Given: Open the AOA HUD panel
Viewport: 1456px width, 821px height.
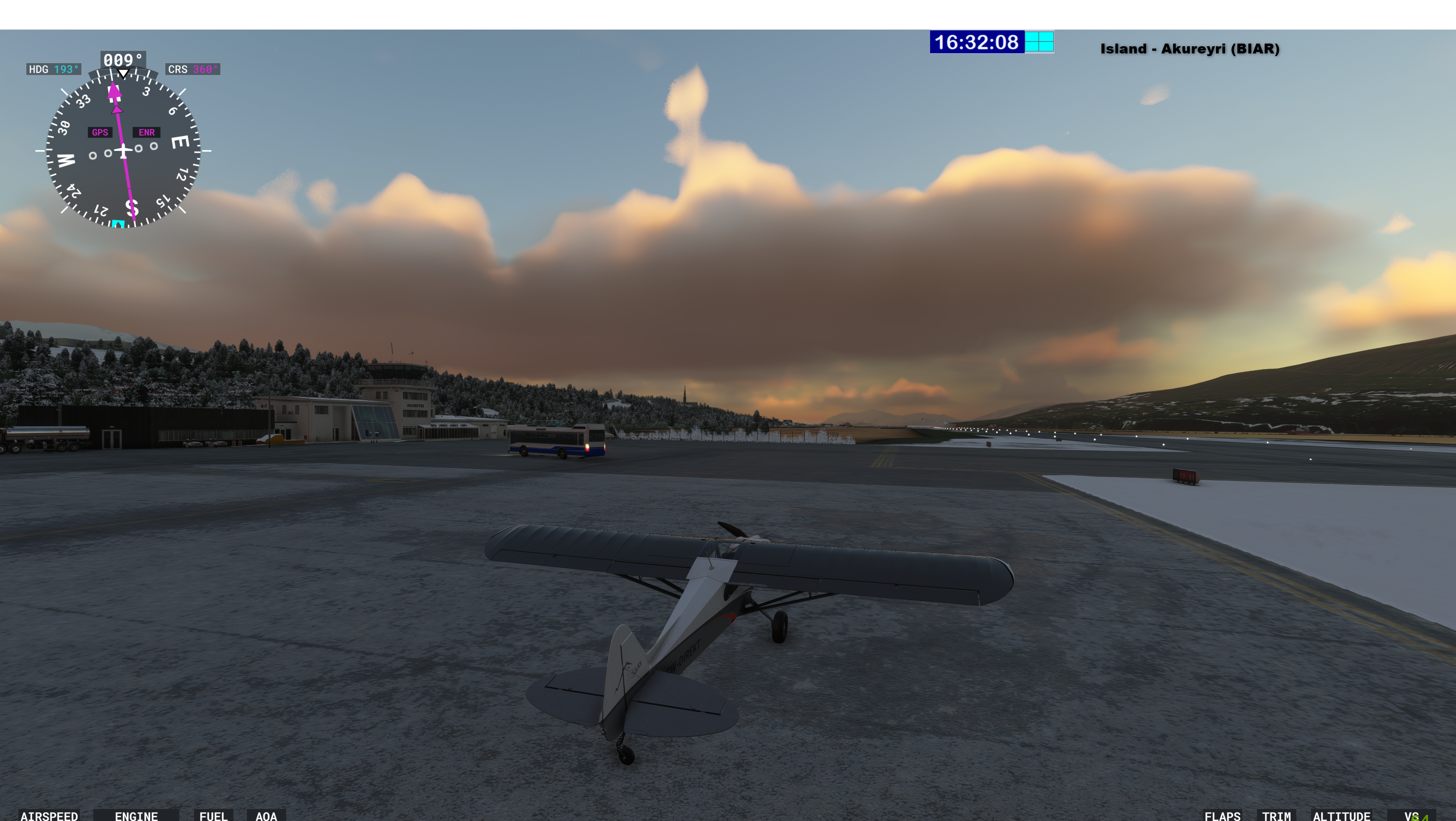Looking at the screenshot, I should pyautogui.click(x=266, y=815).
